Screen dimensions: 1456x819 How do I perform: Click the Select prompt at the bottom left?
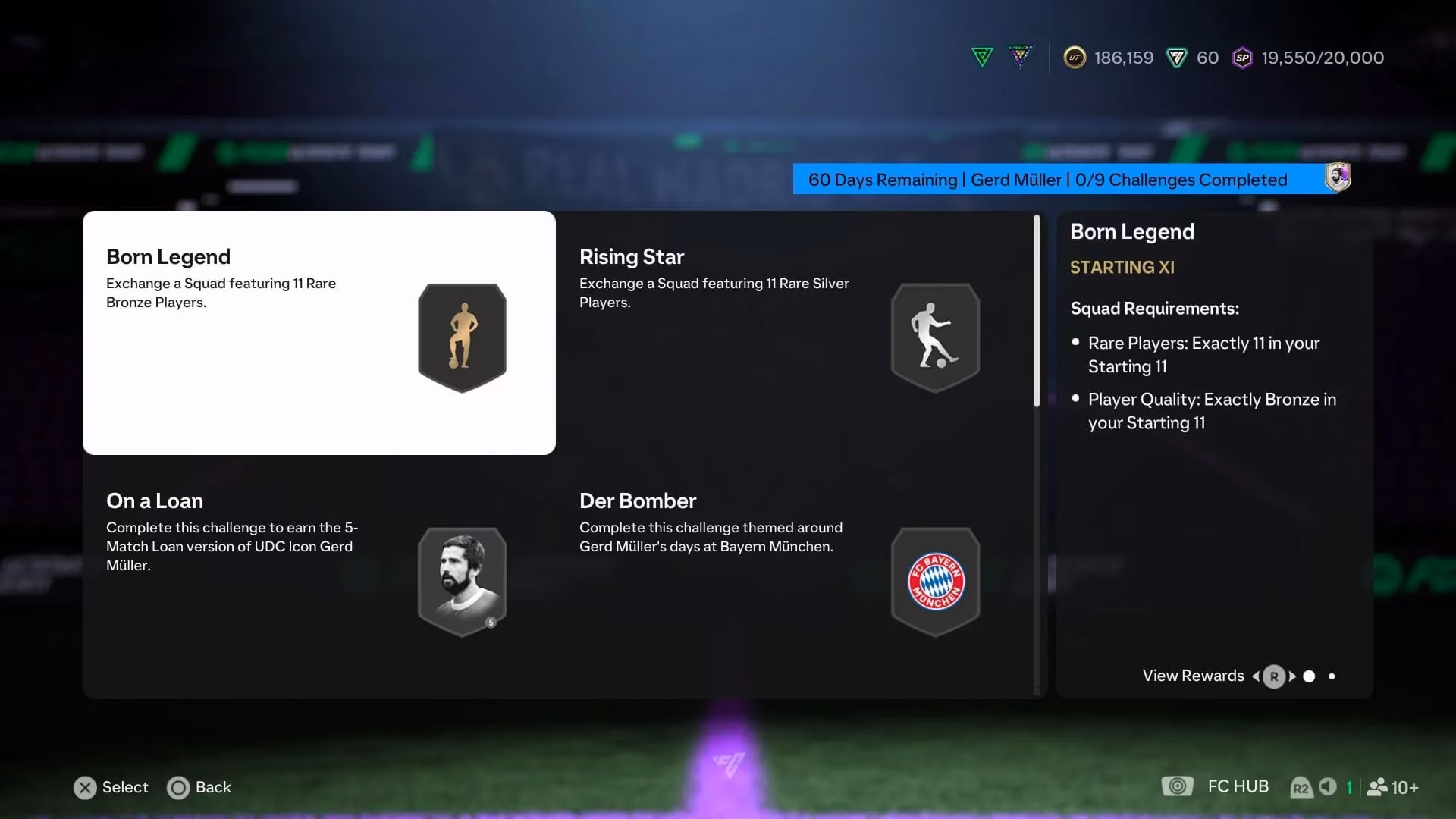[110, 787]
